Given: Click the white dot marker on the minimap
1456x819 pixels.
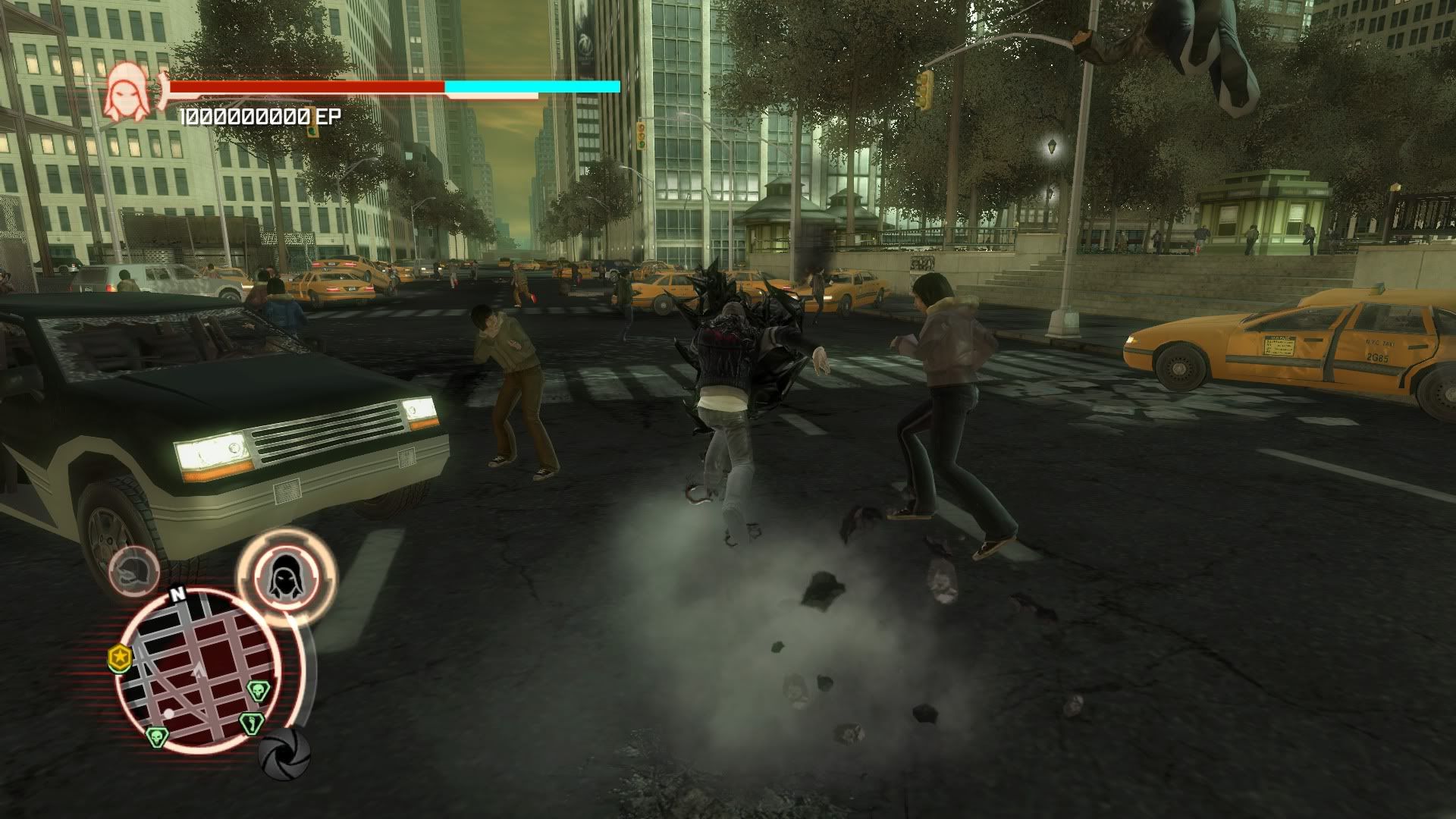Looking at the screenshot, I should tap(168, 714).
